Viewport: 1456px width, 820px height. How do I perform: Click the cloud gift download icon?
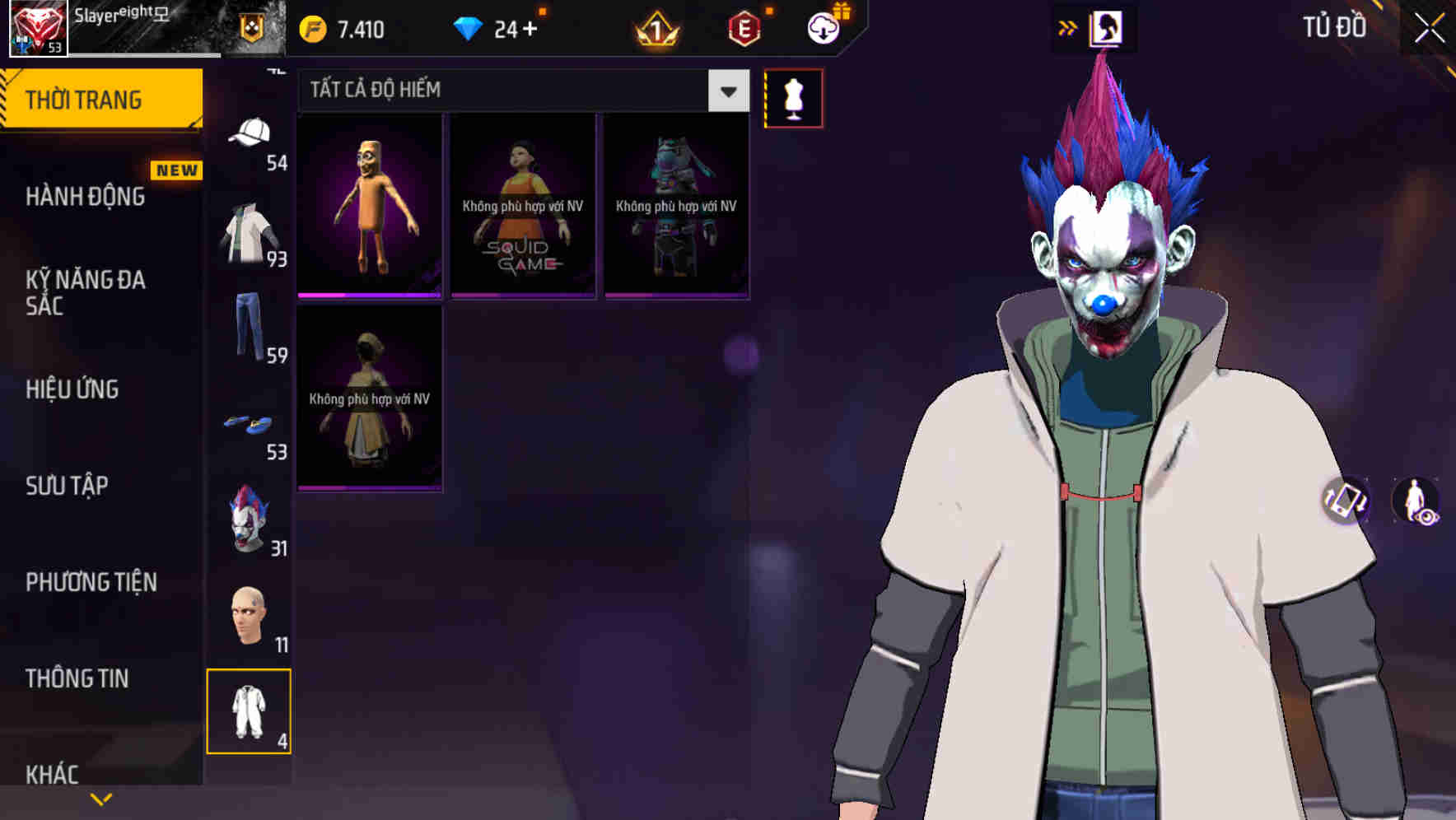pyautogui.click(x=821, y=27)
